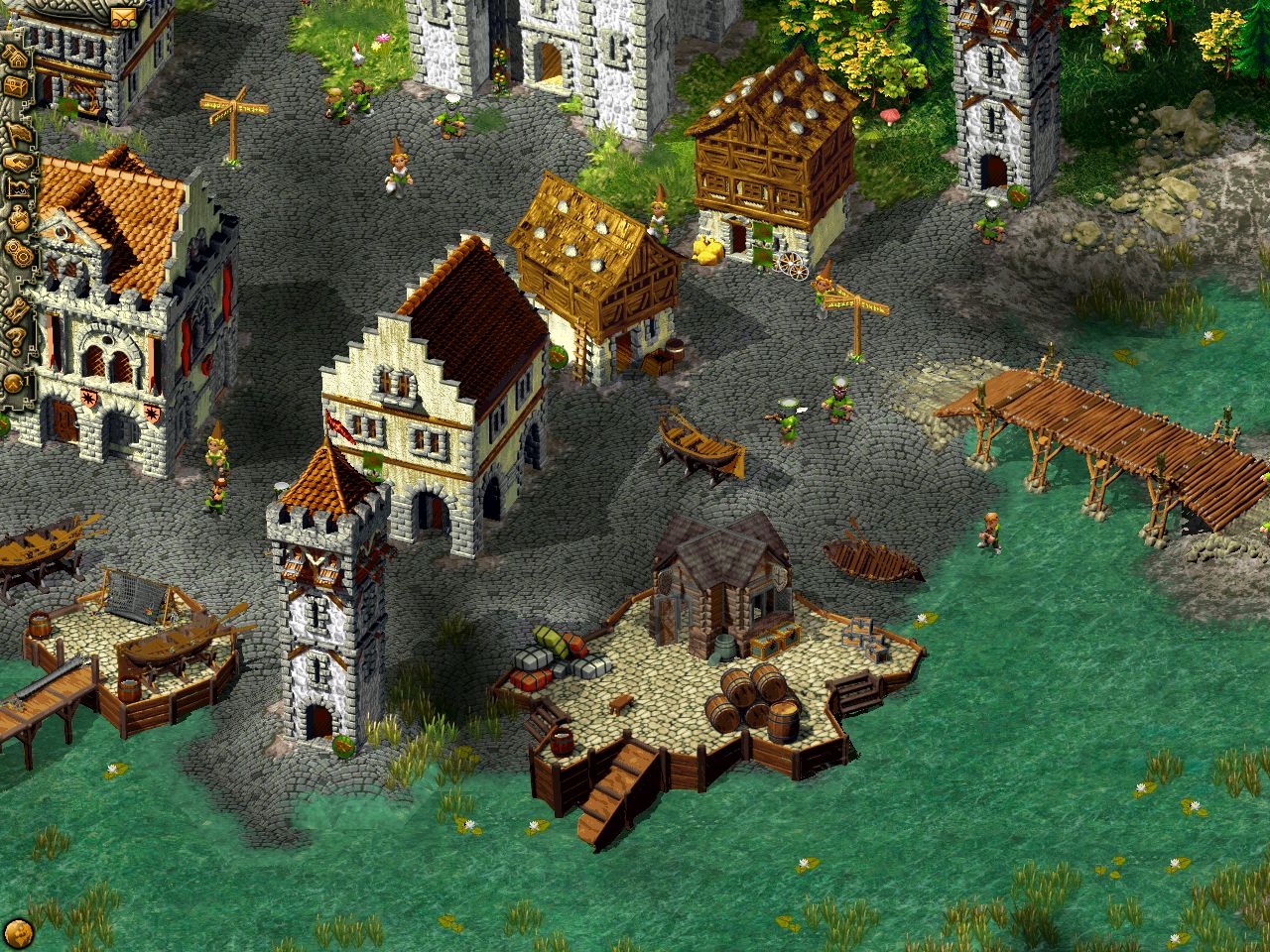This screenshot has height=952, width=1270.
Task: Open game settings with the wrench icon
Action: (15, 308)
